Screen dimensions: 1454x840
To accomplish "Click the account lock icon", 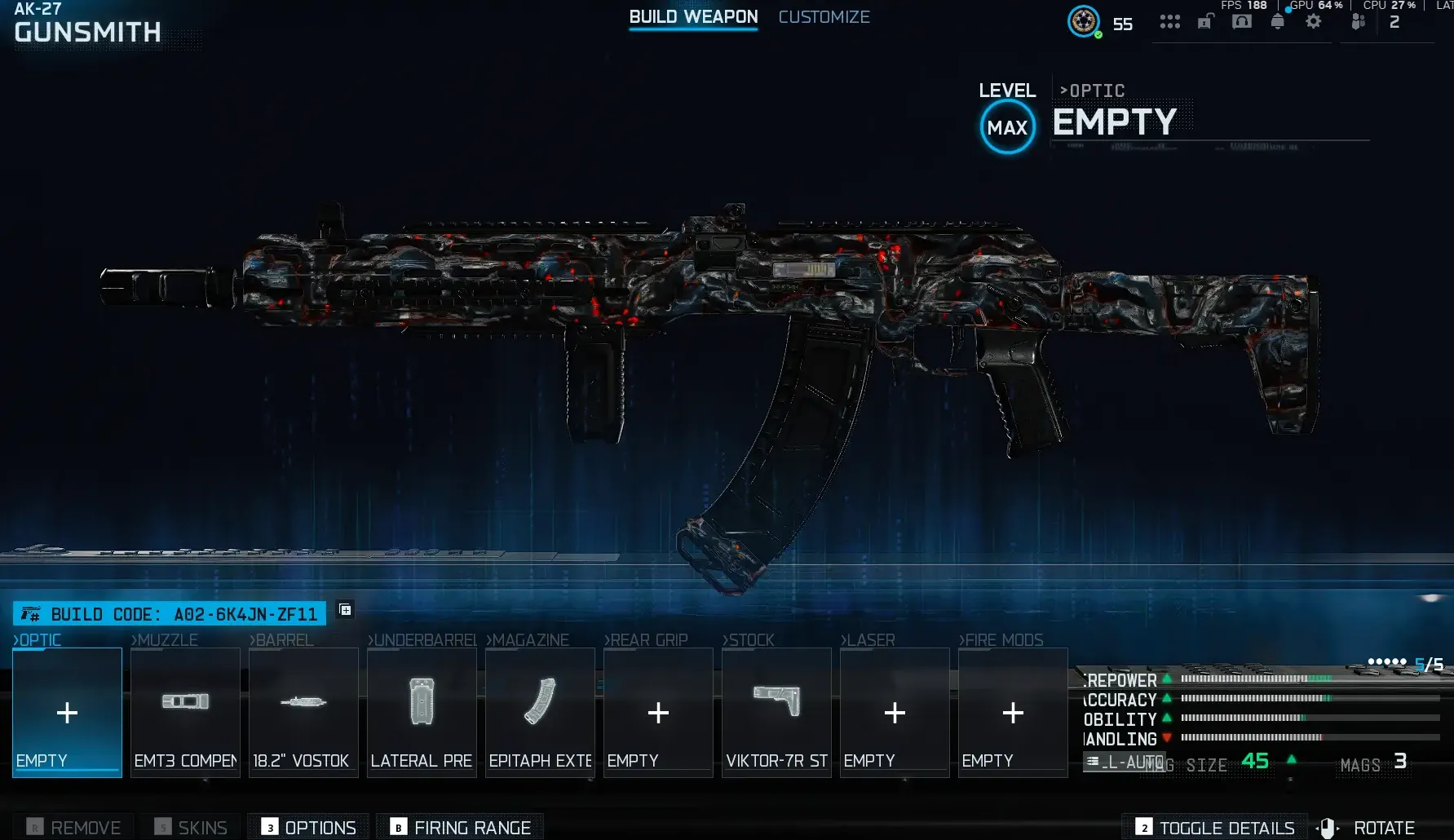I will pyautogui.click(x=1206, y=22).
